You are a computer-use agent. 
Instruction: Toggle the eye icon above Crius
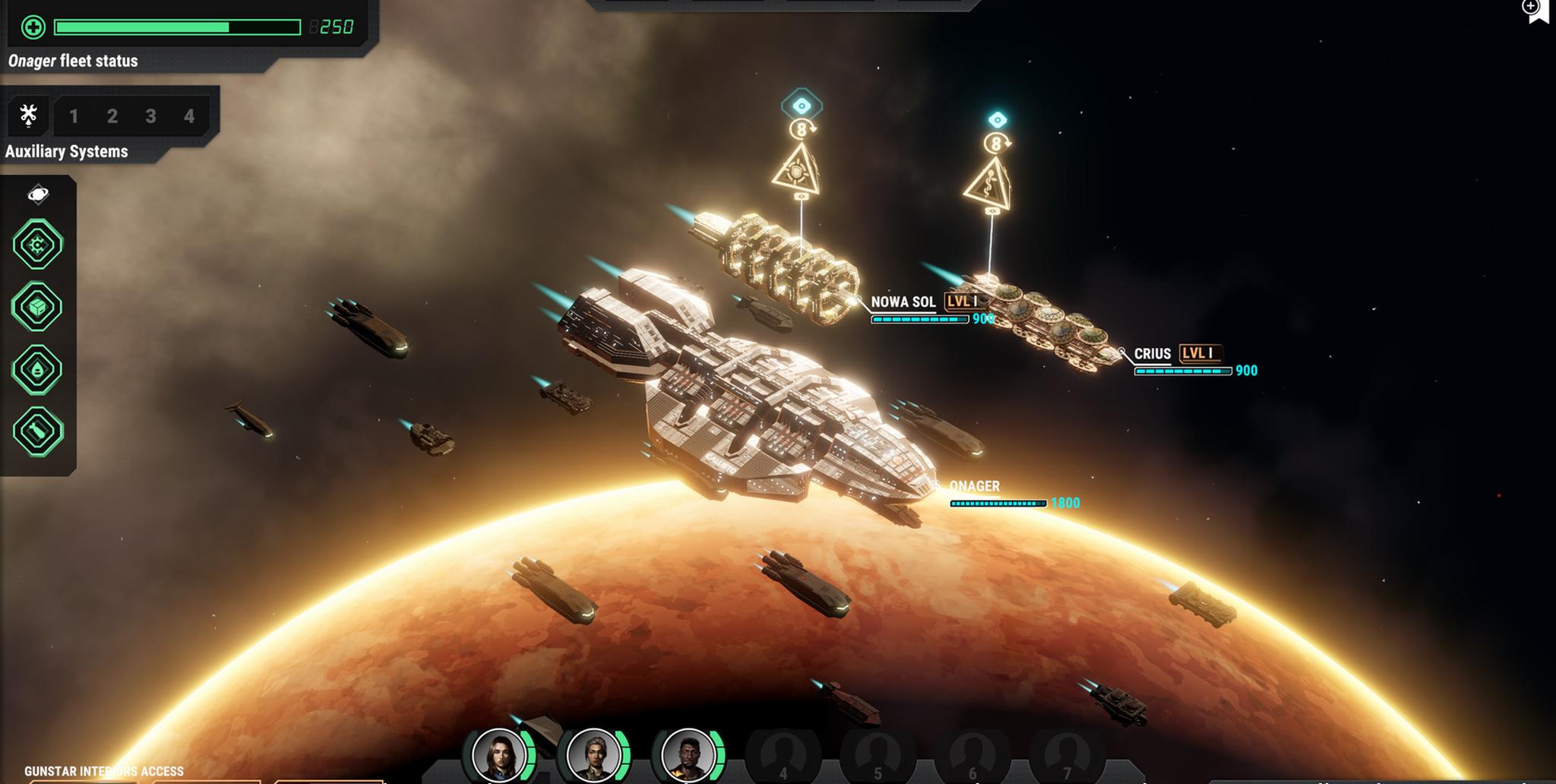coord(998,120)
